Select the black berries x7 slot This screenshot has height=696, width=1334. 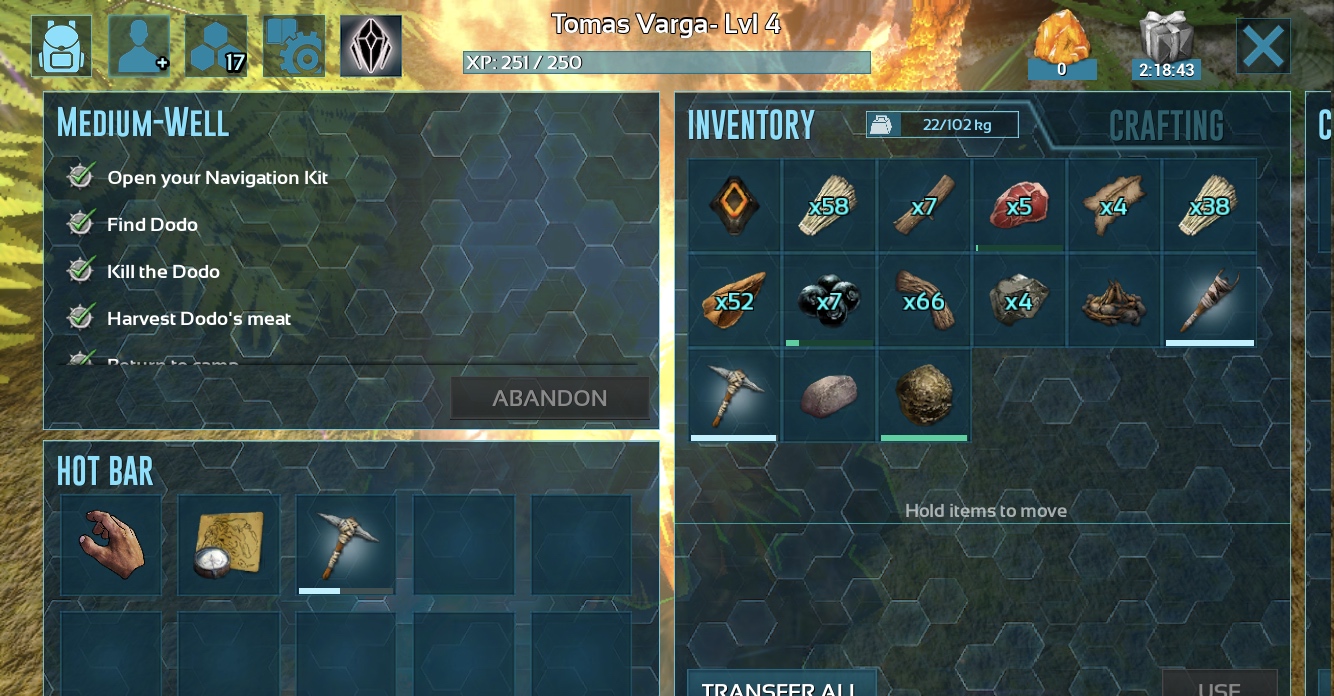click(828, 300)
